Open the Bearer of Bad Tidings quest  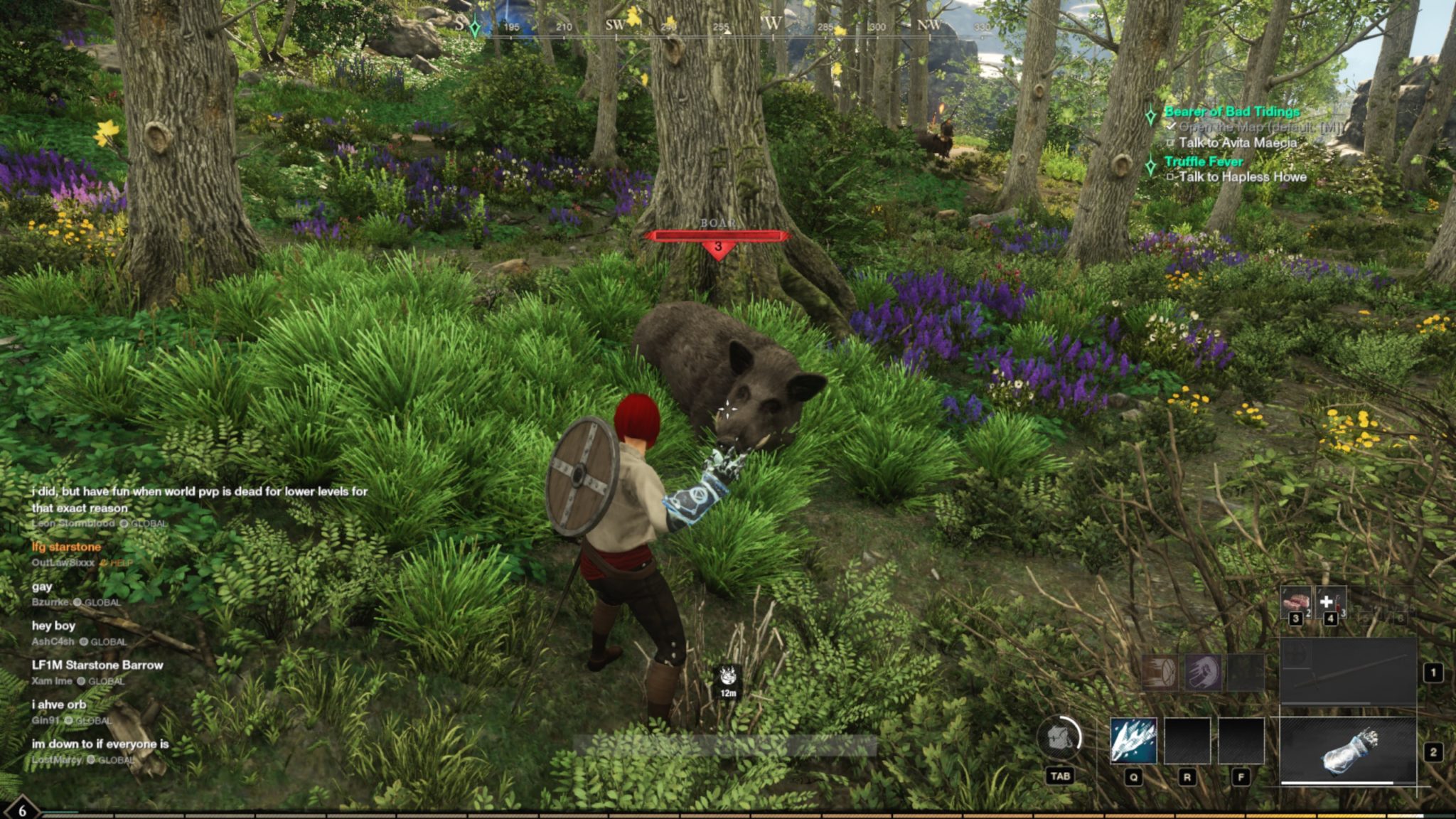[x=1231, y=112]
